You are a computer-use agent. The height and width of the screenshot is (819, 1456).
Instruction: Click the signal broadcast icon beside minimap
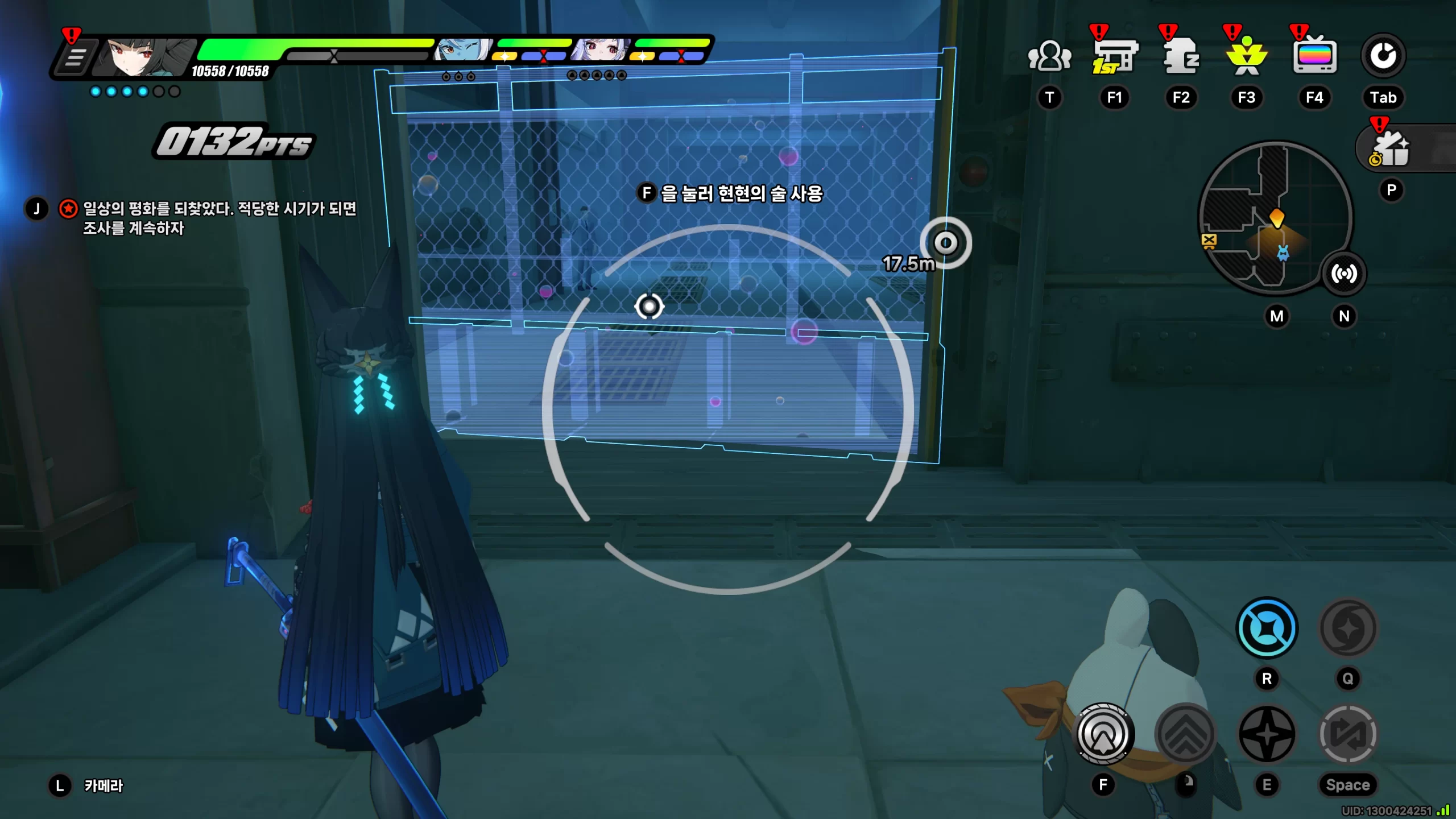(x=1344, y=274)
